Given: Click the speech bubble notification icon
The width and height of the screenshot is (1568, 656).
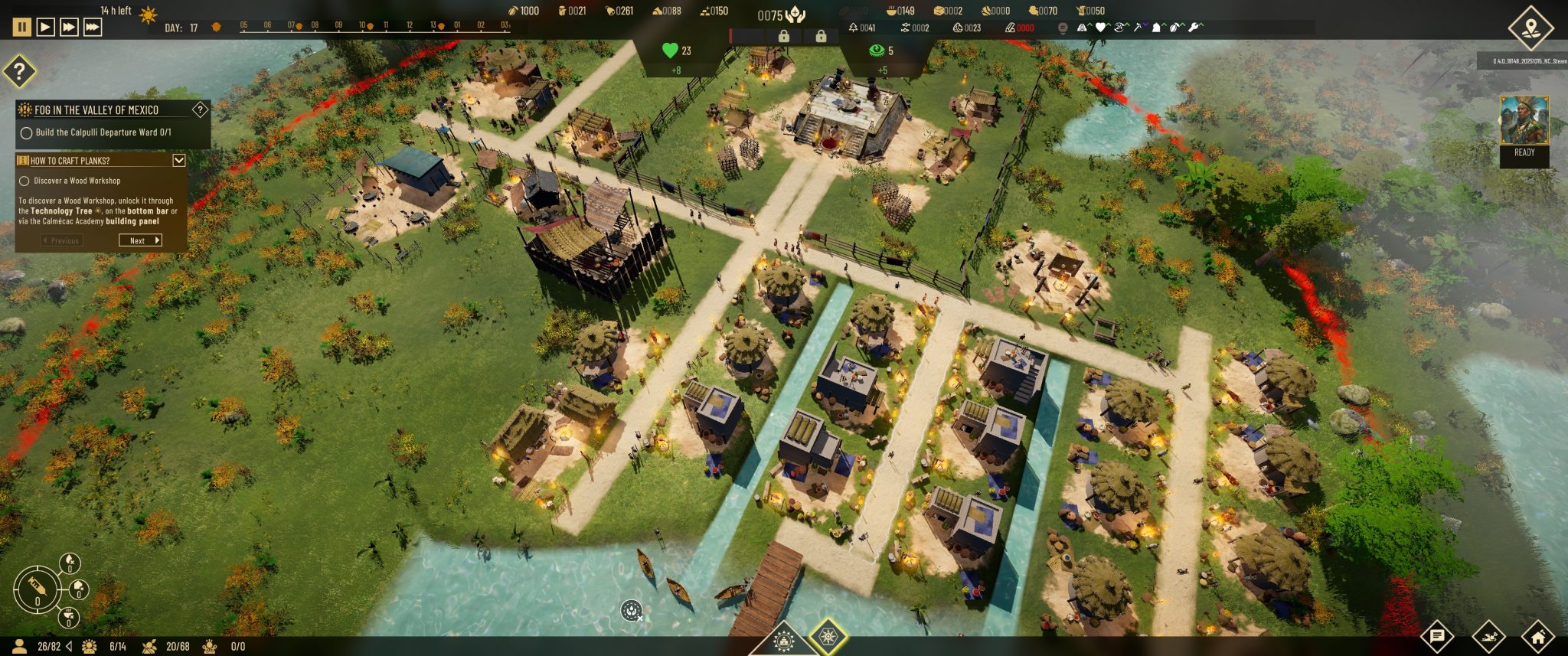Looking at the screenshot, I should pos(1063,28).
